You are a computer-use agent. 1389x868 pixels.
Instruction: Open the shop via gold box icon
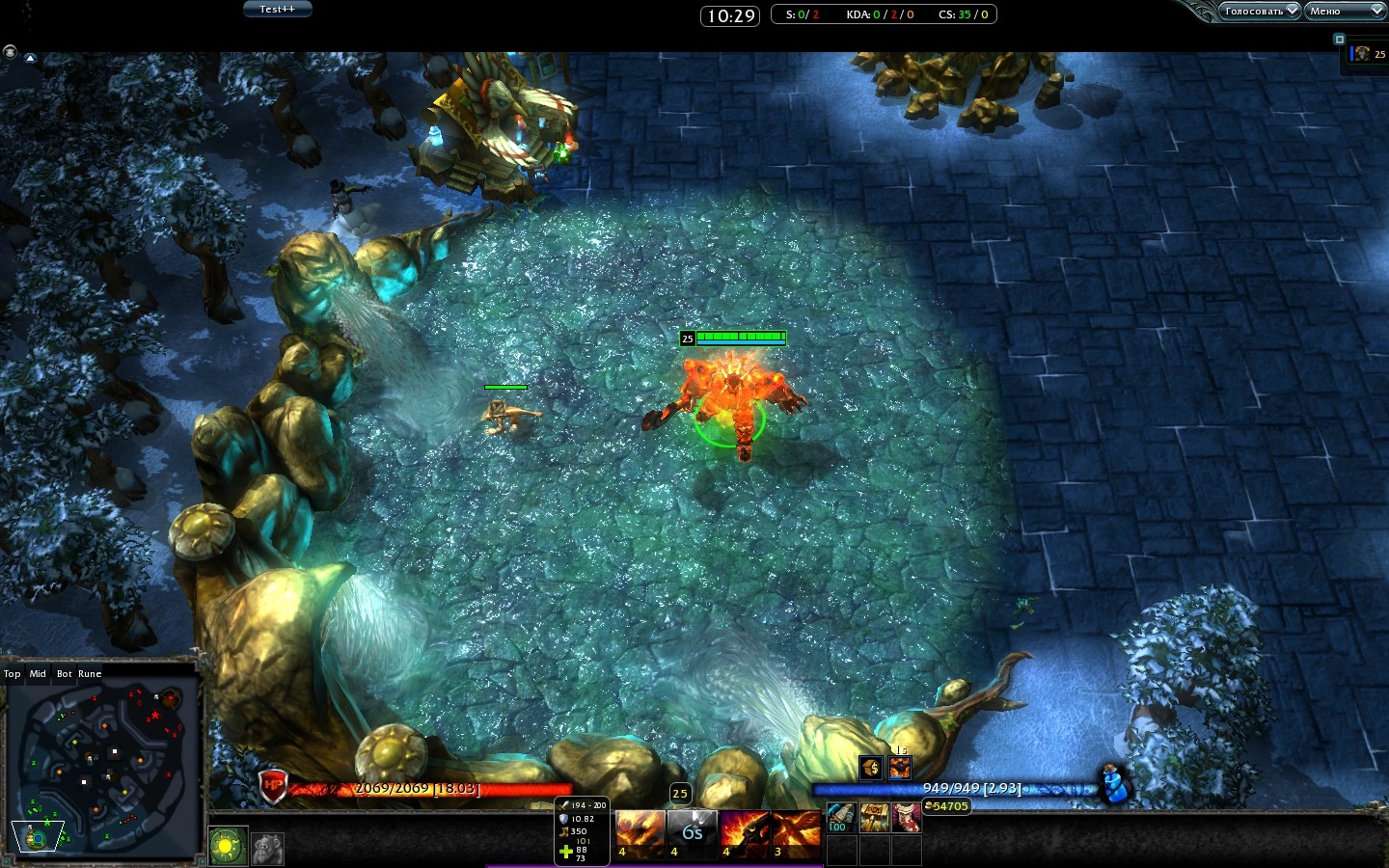[871, 768]
